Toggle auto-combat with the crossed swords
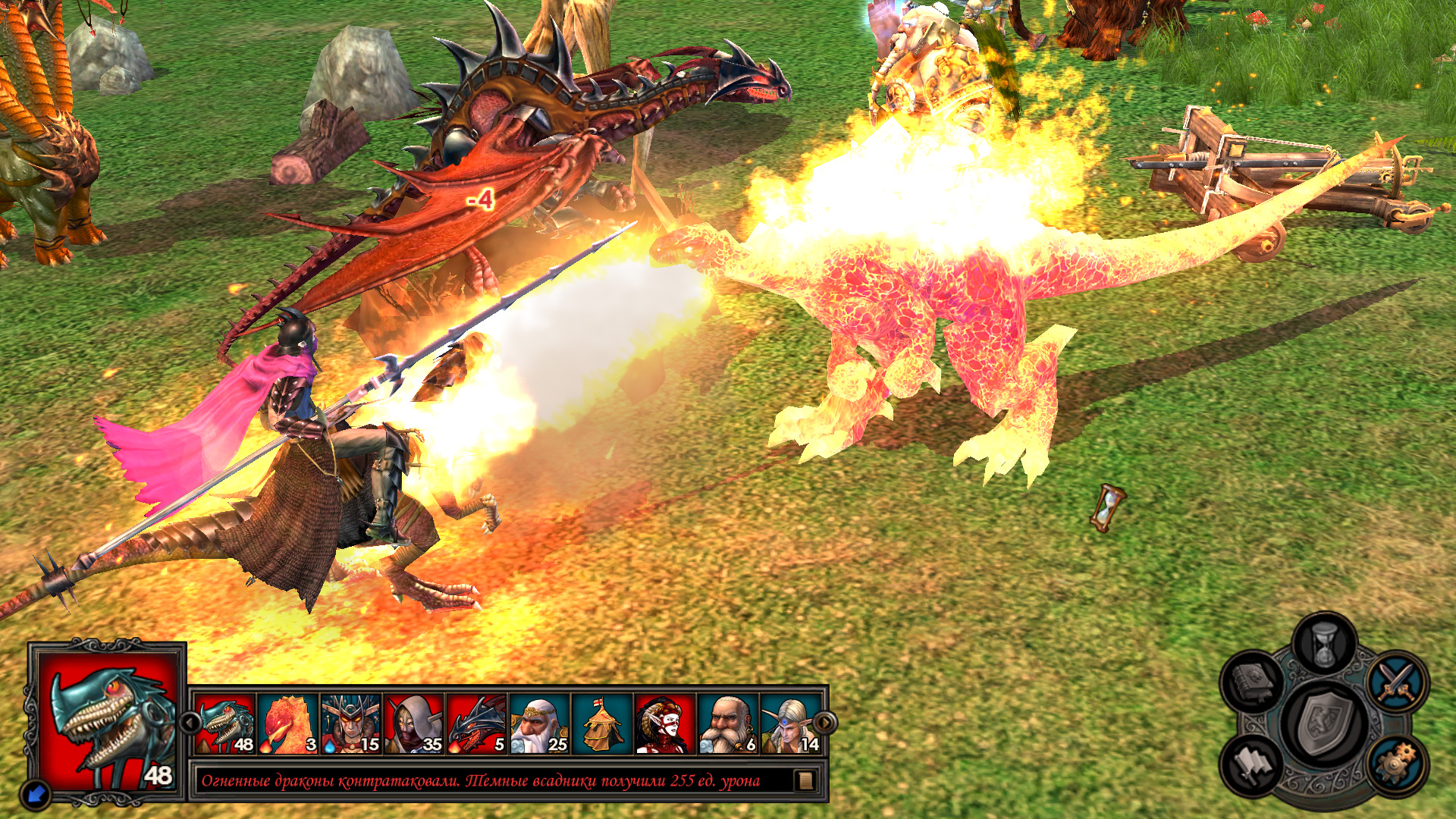1456x819 pixels. (1397, 680)
